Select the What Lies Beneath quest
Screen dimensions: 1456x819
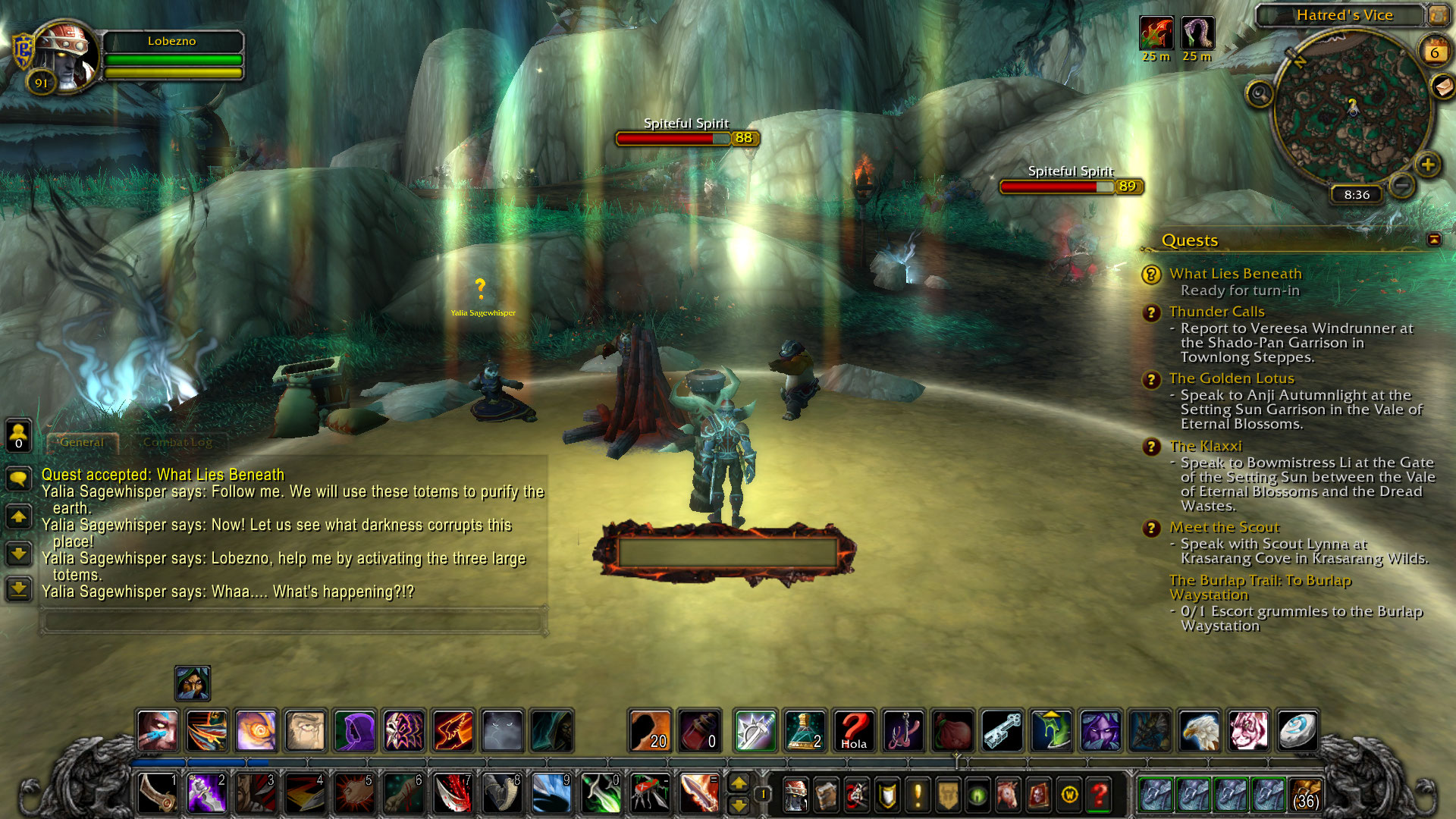pos(1235,274)
